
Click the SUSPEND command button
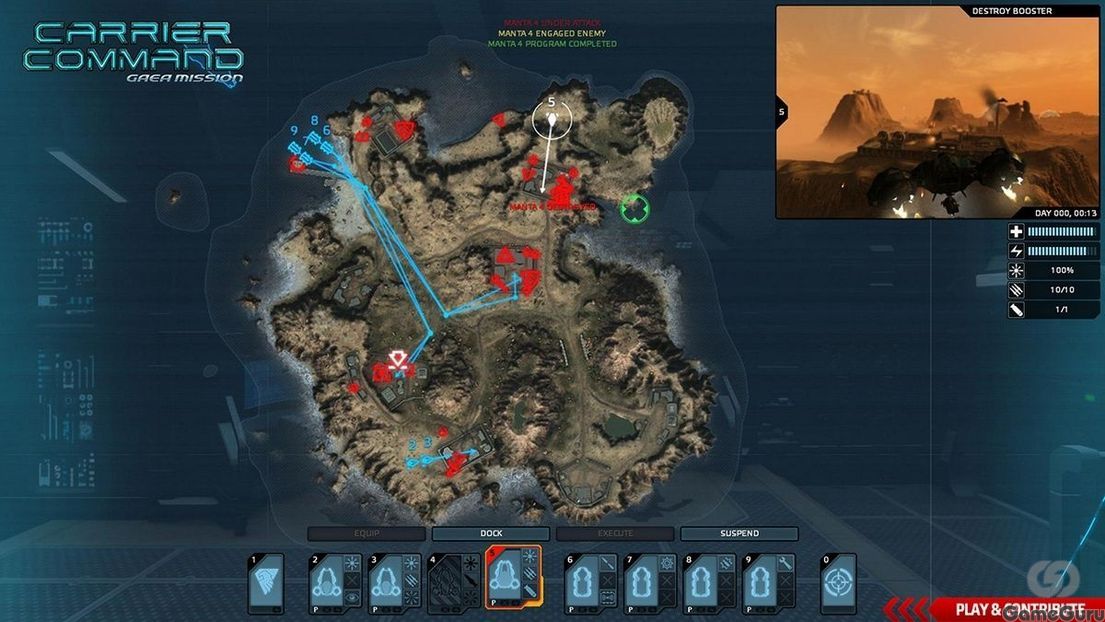pos(739,534)
